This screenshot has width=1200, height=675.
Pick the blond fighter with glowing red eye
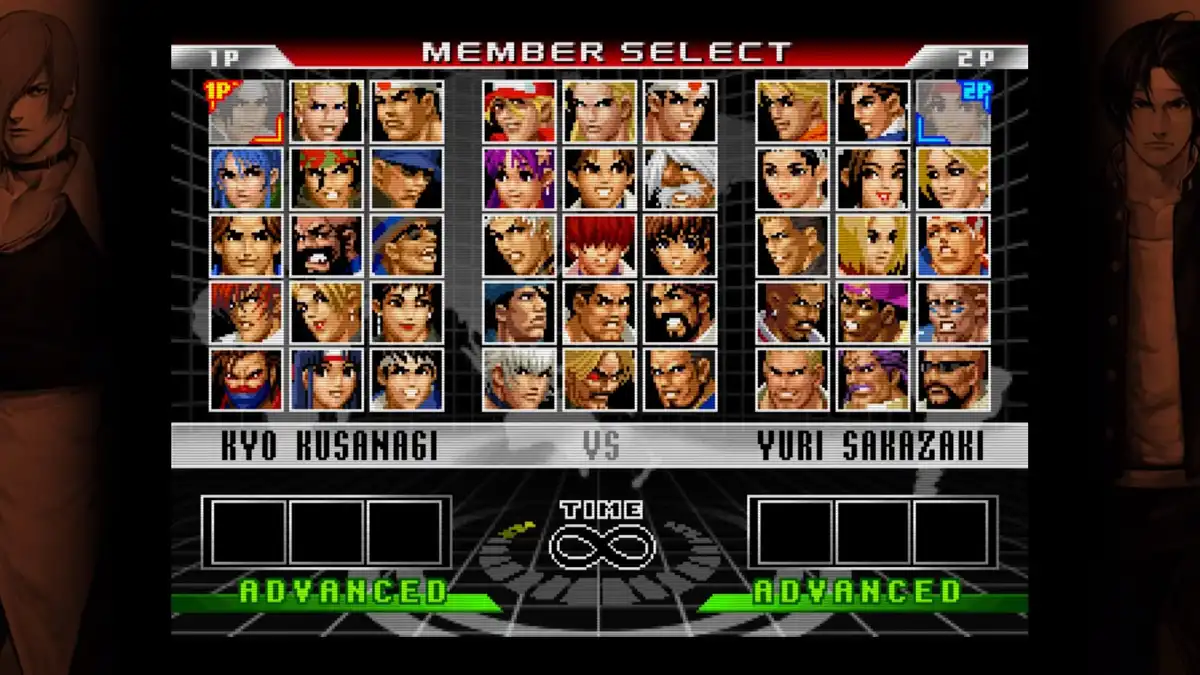[x=599, y=379]
